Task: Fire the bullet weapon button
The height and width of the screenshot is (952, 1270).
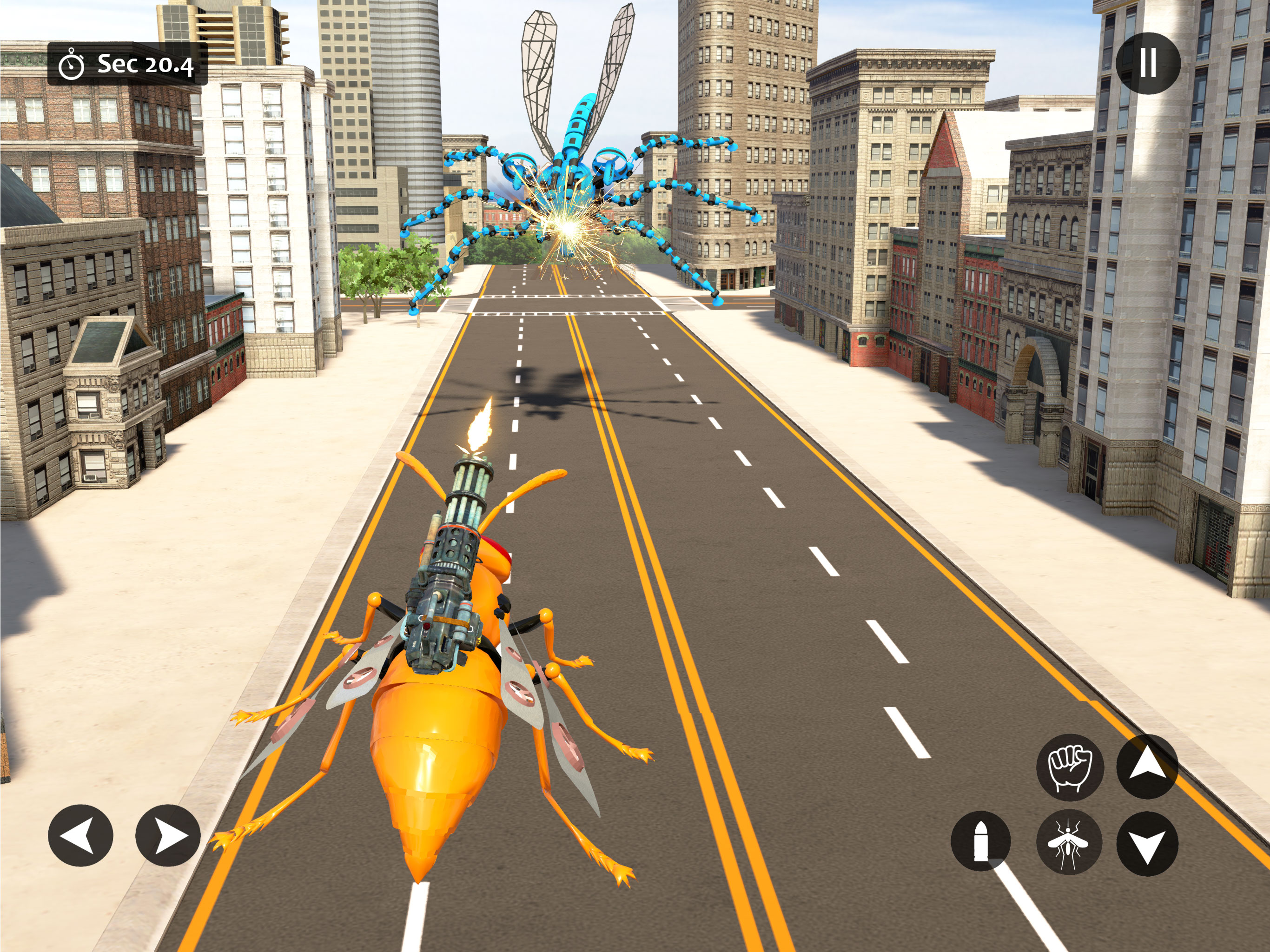Action: point(981,841)
